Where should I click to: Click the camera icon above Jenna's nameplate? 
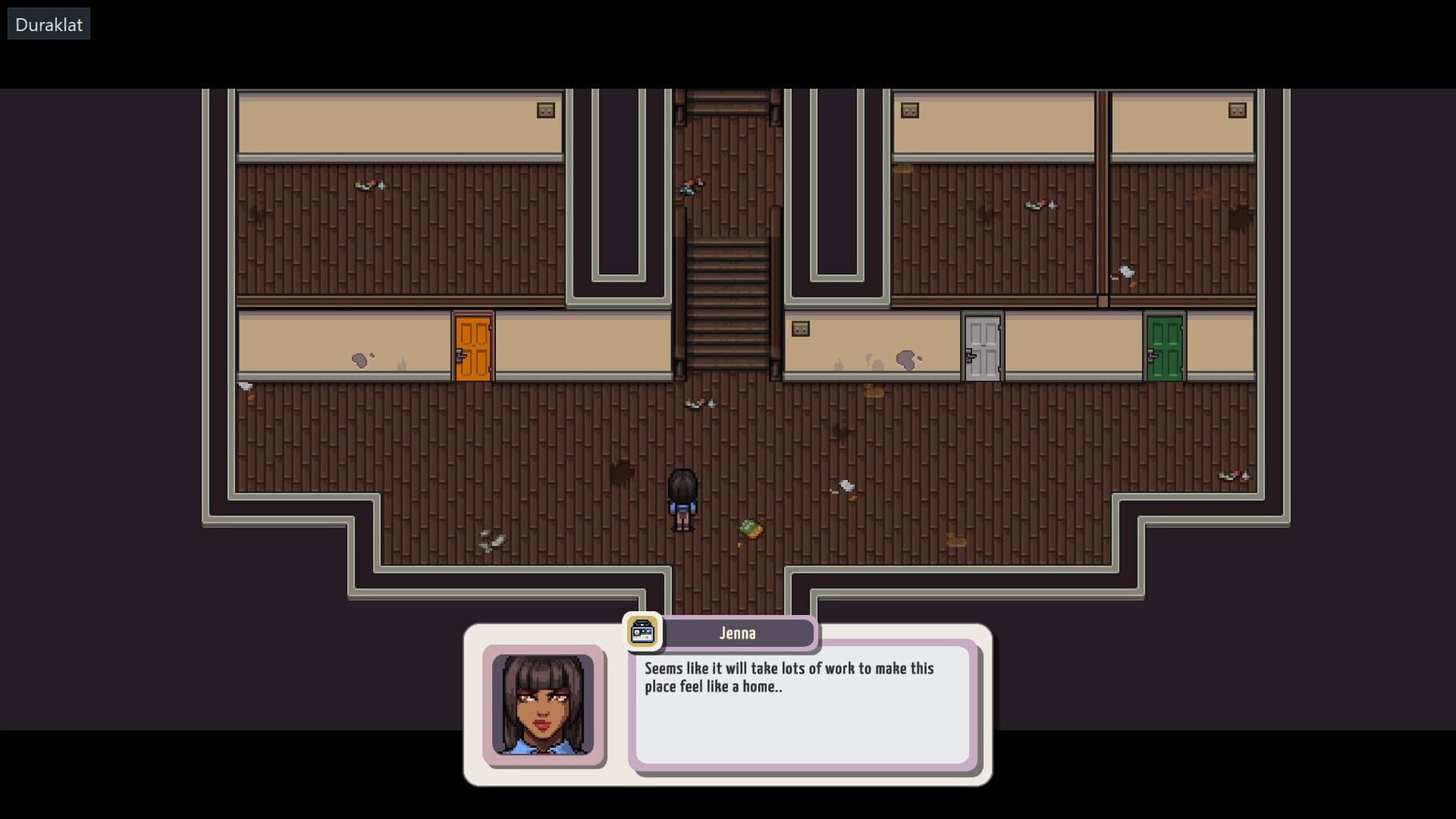pos(641,633)
